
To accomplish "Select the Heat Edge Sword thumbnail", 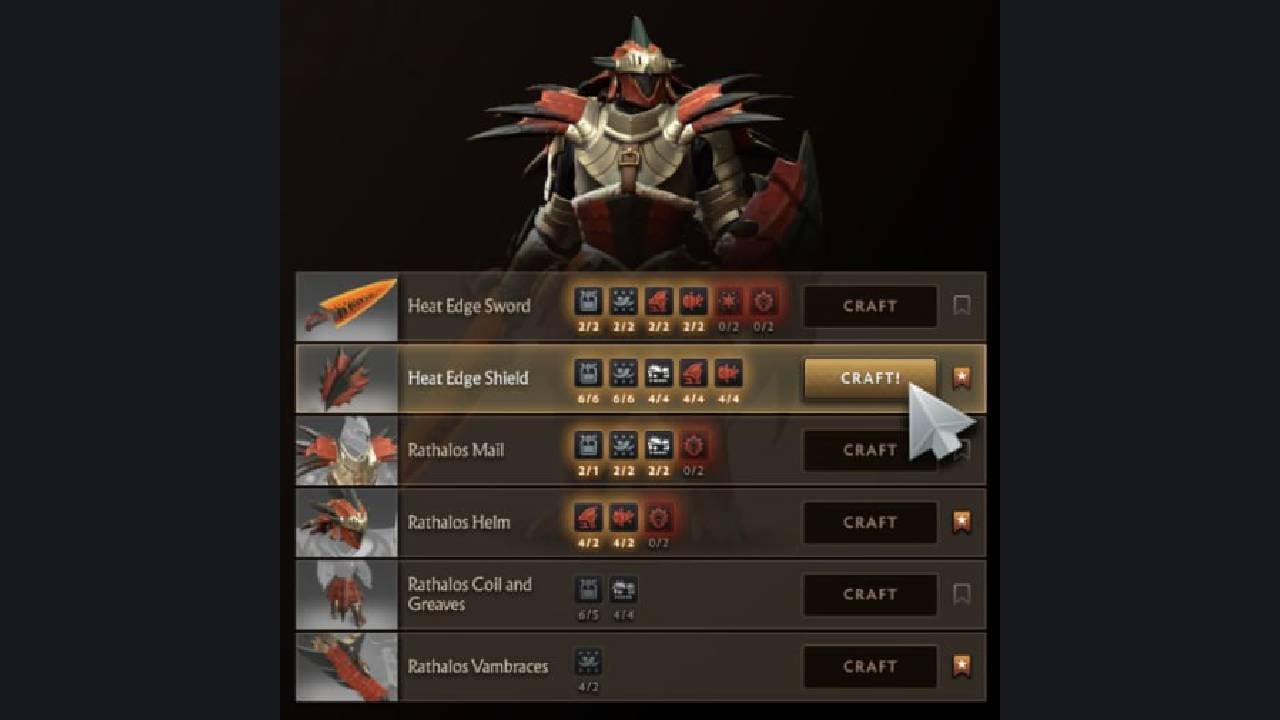I will tap(347, 306).
